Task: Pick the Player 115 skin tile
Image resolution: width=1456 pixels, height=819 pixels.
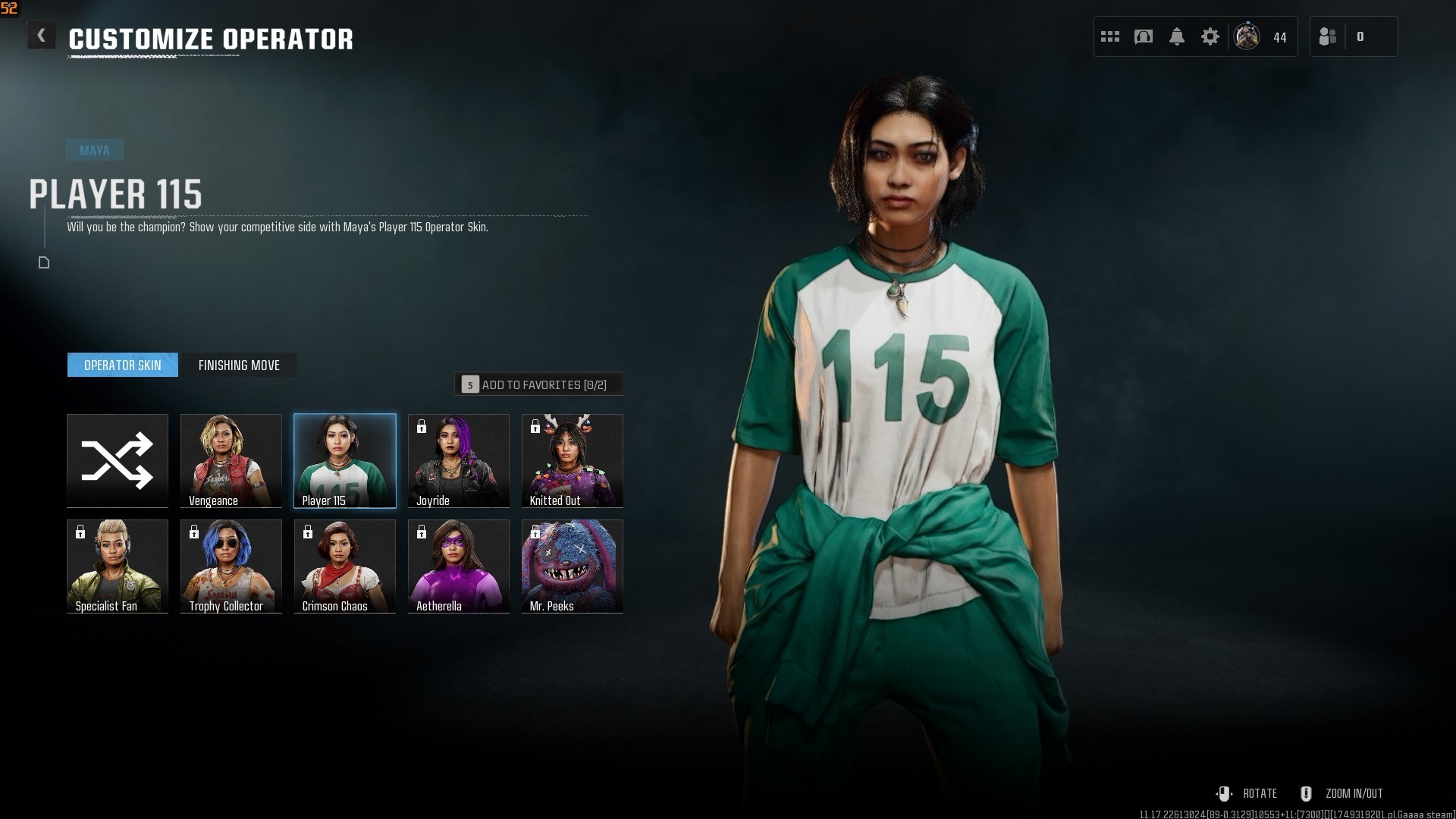Action: click(x=345, y=460)
